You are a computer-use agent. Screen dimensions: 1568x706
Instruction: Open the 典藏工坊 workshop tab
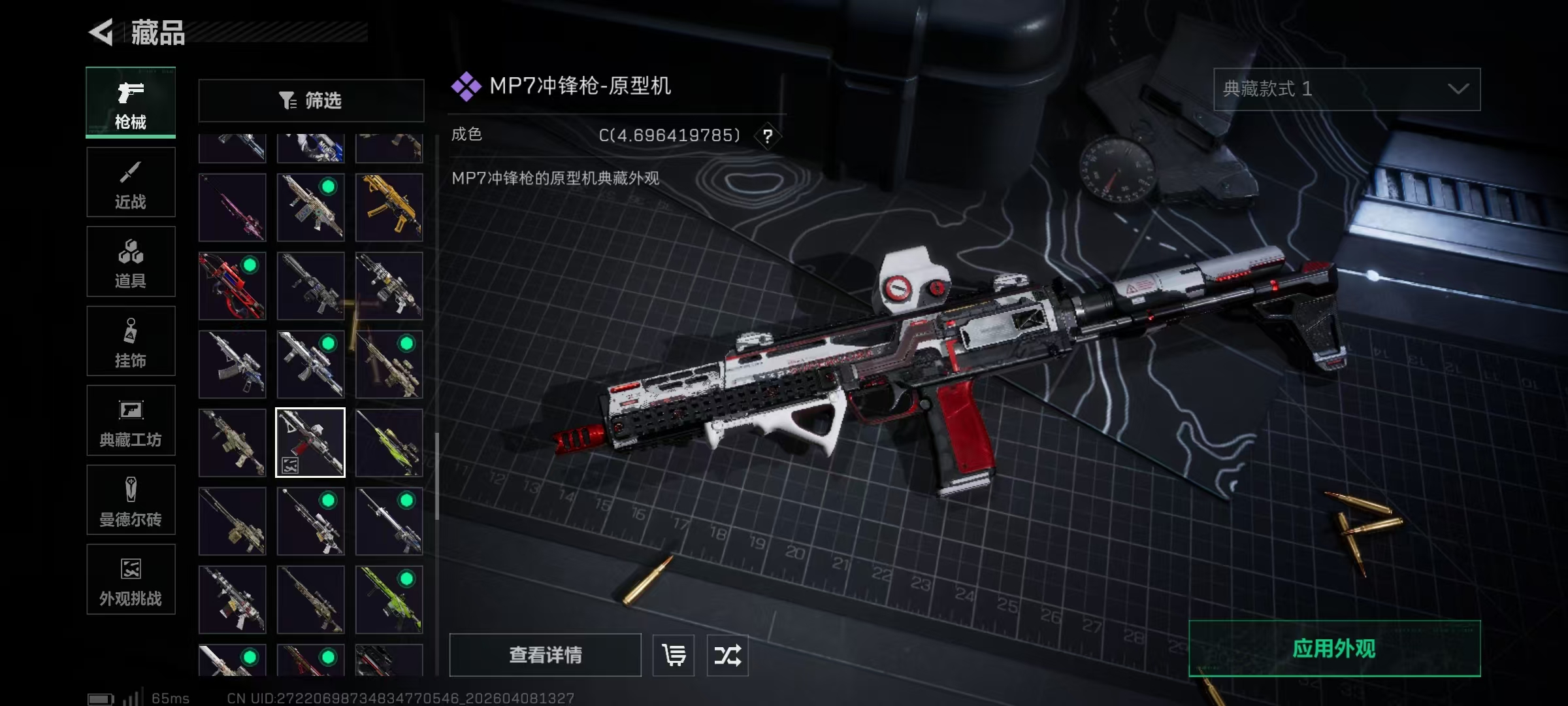click(x=131, y=420)
